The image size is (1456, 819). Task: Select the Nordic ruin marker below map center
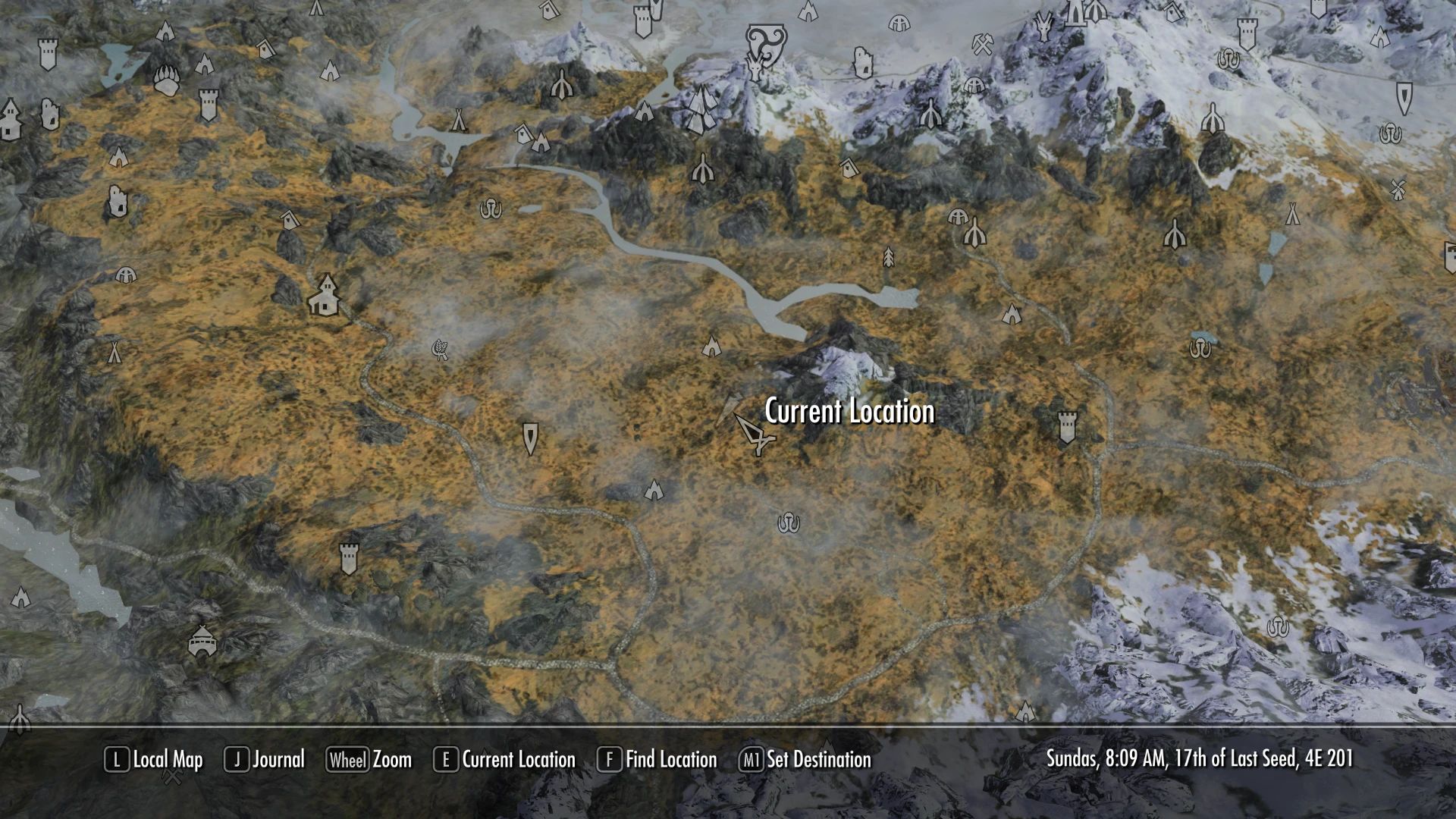[789, 522]
